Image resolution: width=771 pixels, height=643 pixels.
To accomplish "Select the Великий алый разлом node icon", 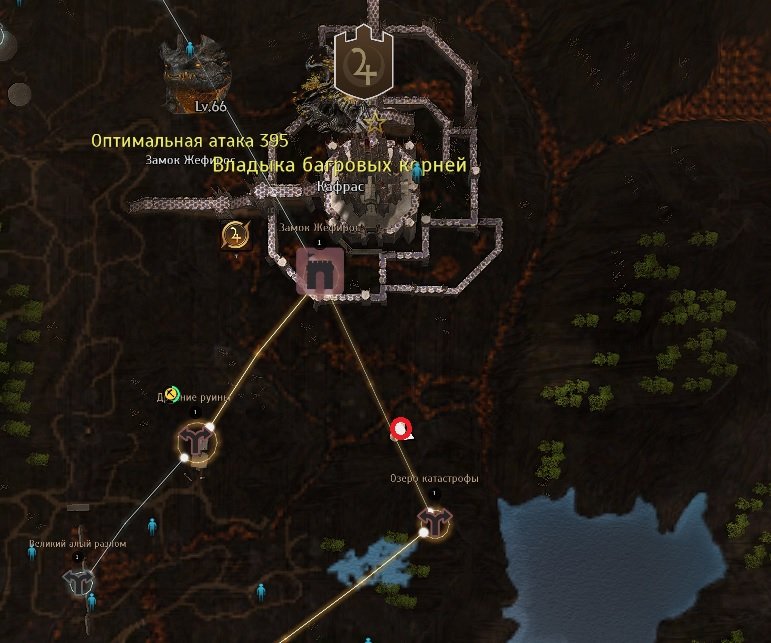I will tap(79, 580).
